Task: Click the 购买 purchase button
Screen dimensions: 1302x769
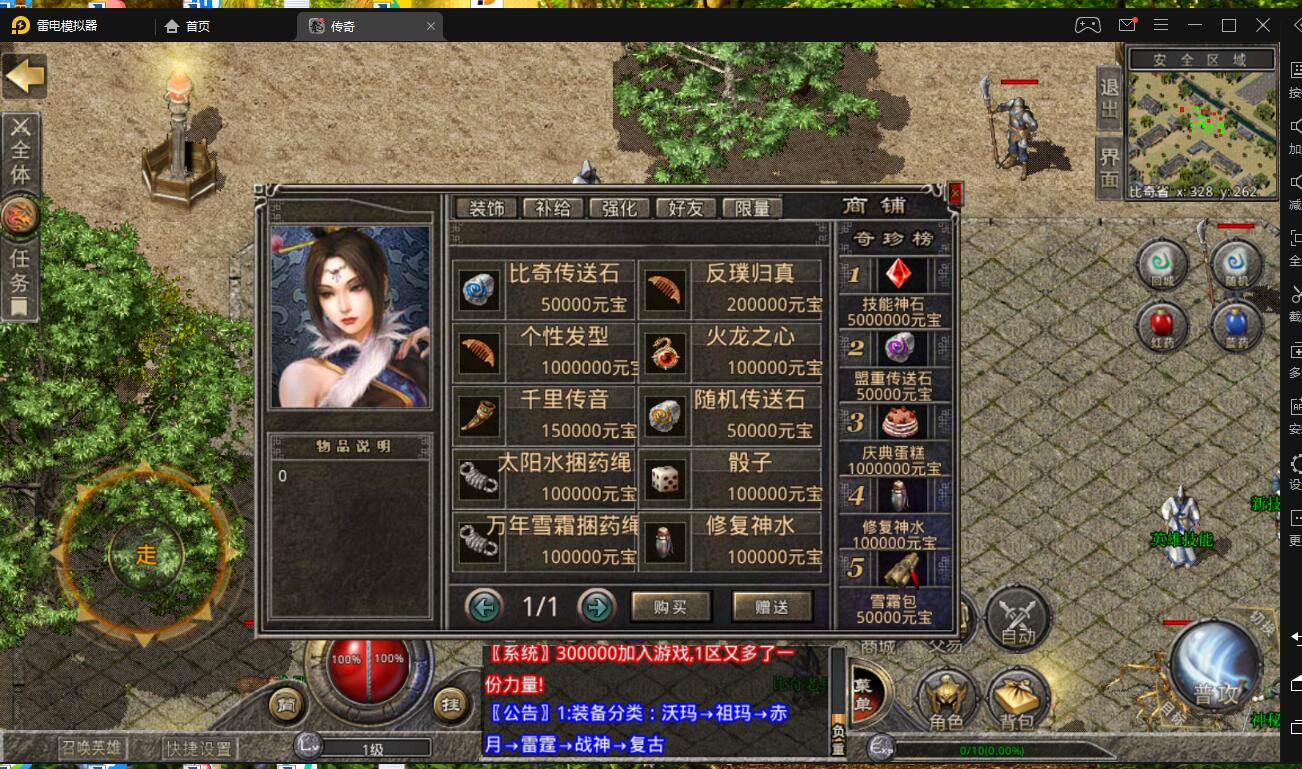Action: [672, 606]
